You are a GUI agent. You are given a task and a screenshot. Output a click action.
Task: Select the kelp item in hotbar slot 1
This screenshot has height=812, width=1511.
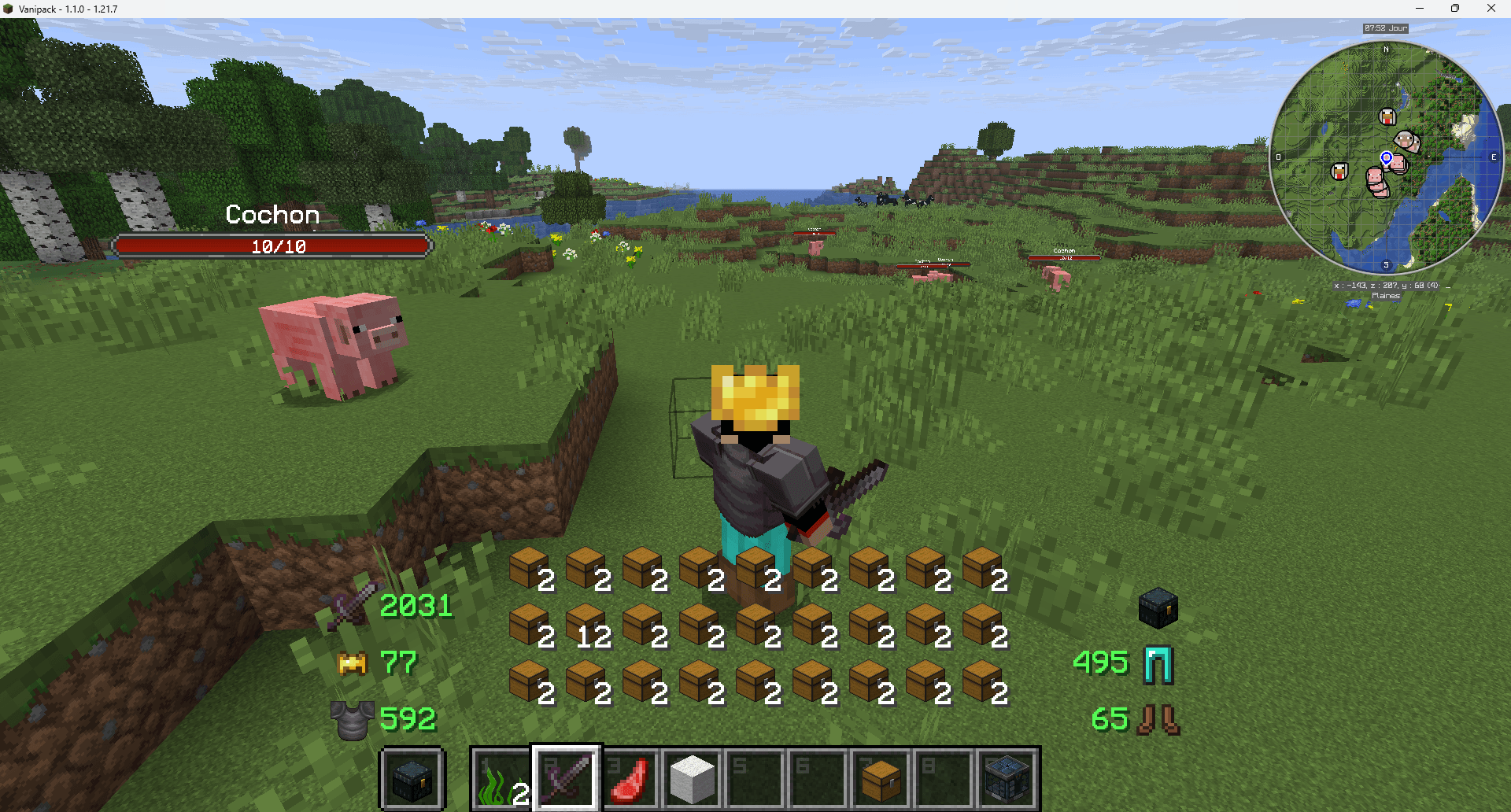[x=504, y=779]
